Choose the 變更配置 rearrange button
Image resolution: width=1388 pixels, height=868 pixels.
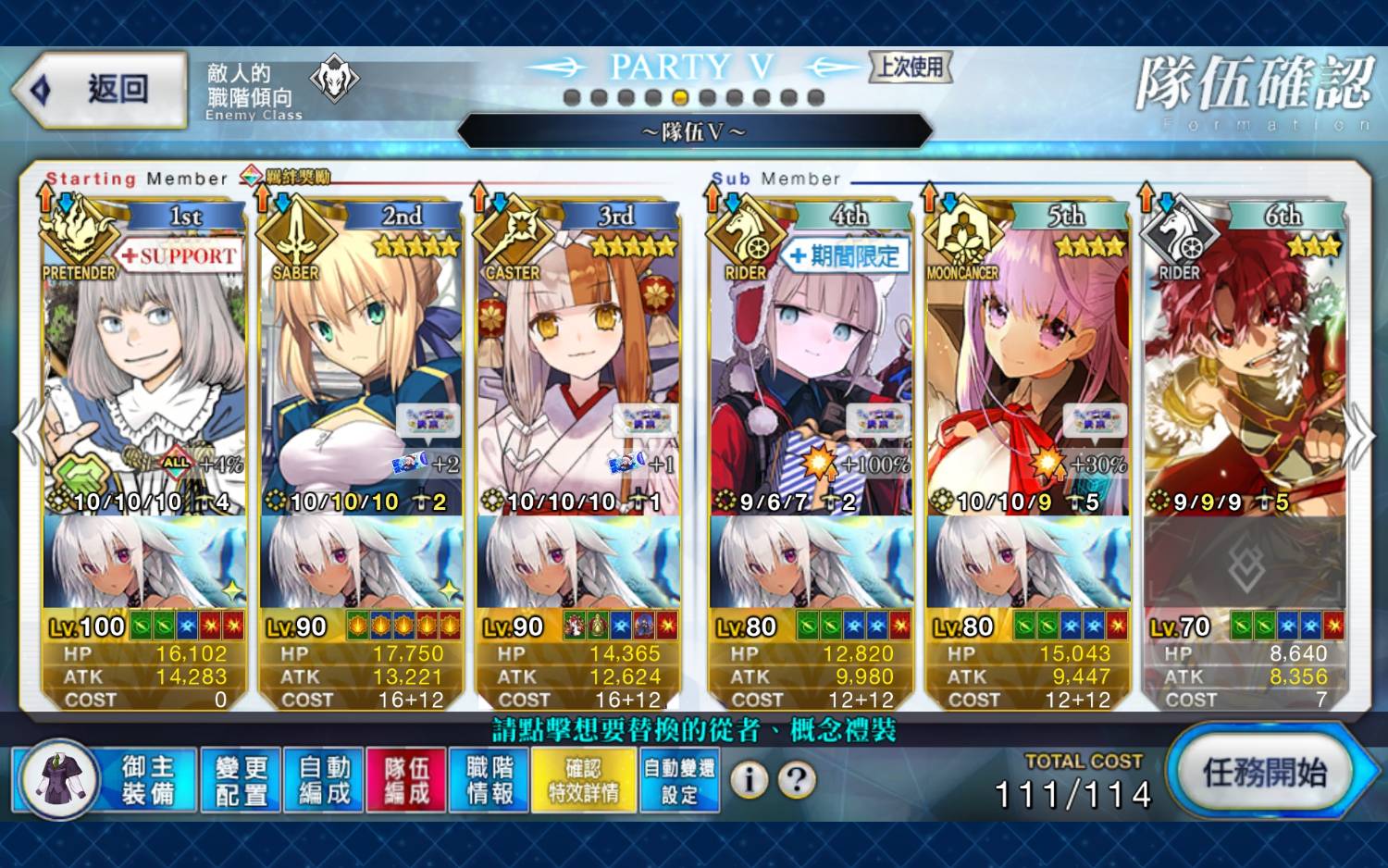241,780
